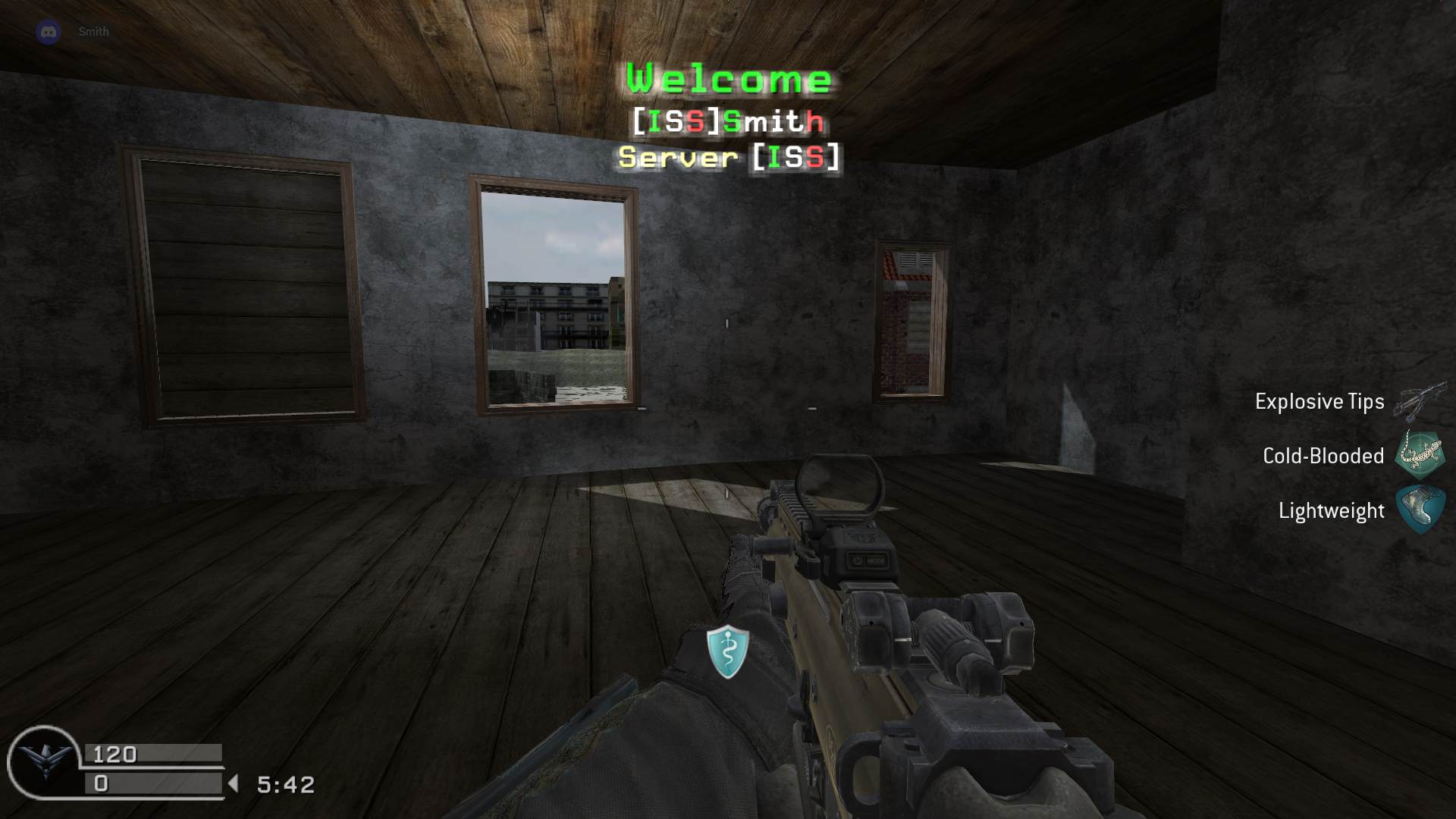
Task: Click the winged rank emblem
Action: [x=45, y=761]
